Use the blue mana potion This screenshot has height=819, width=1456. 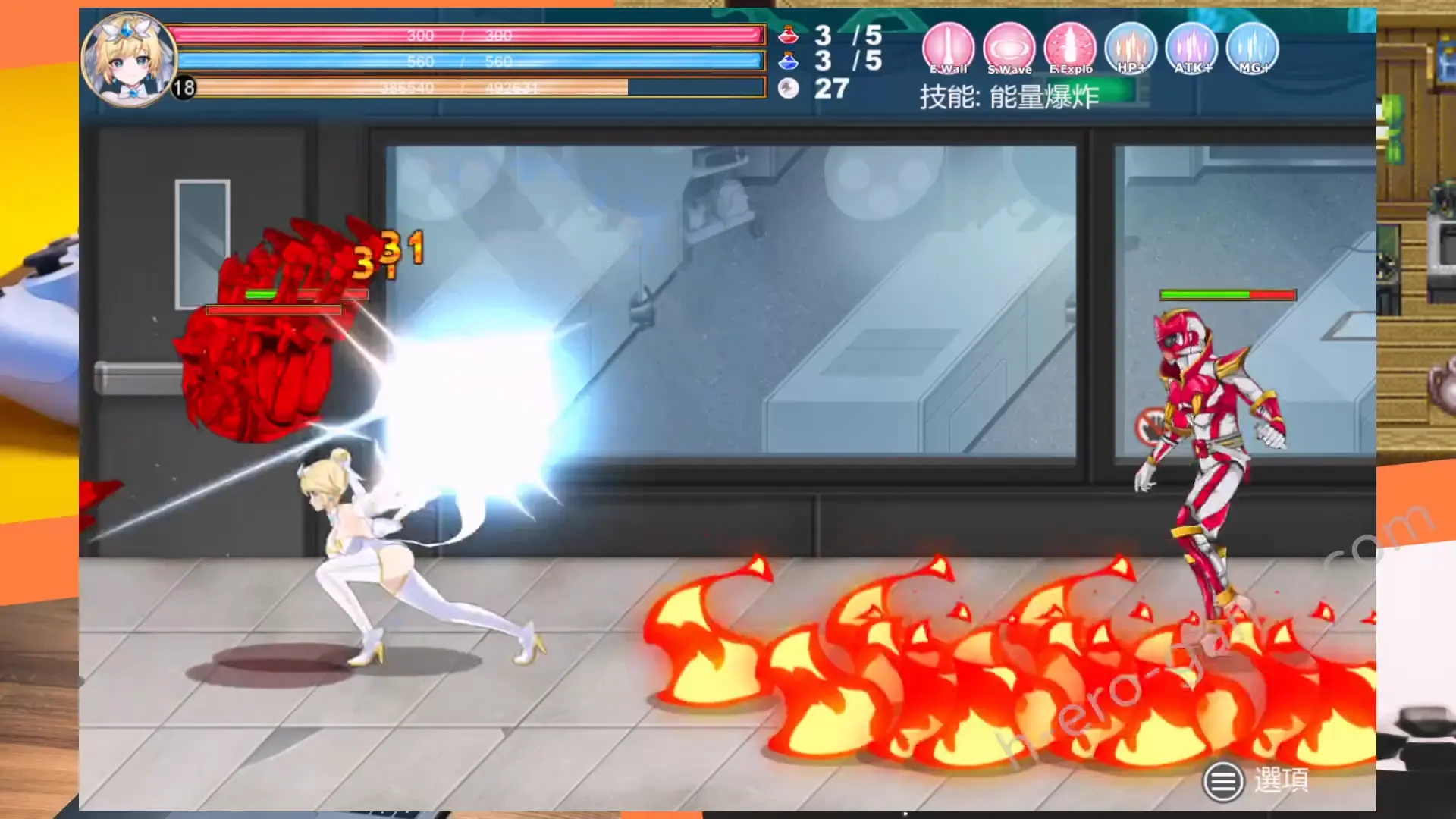[789, 61]
